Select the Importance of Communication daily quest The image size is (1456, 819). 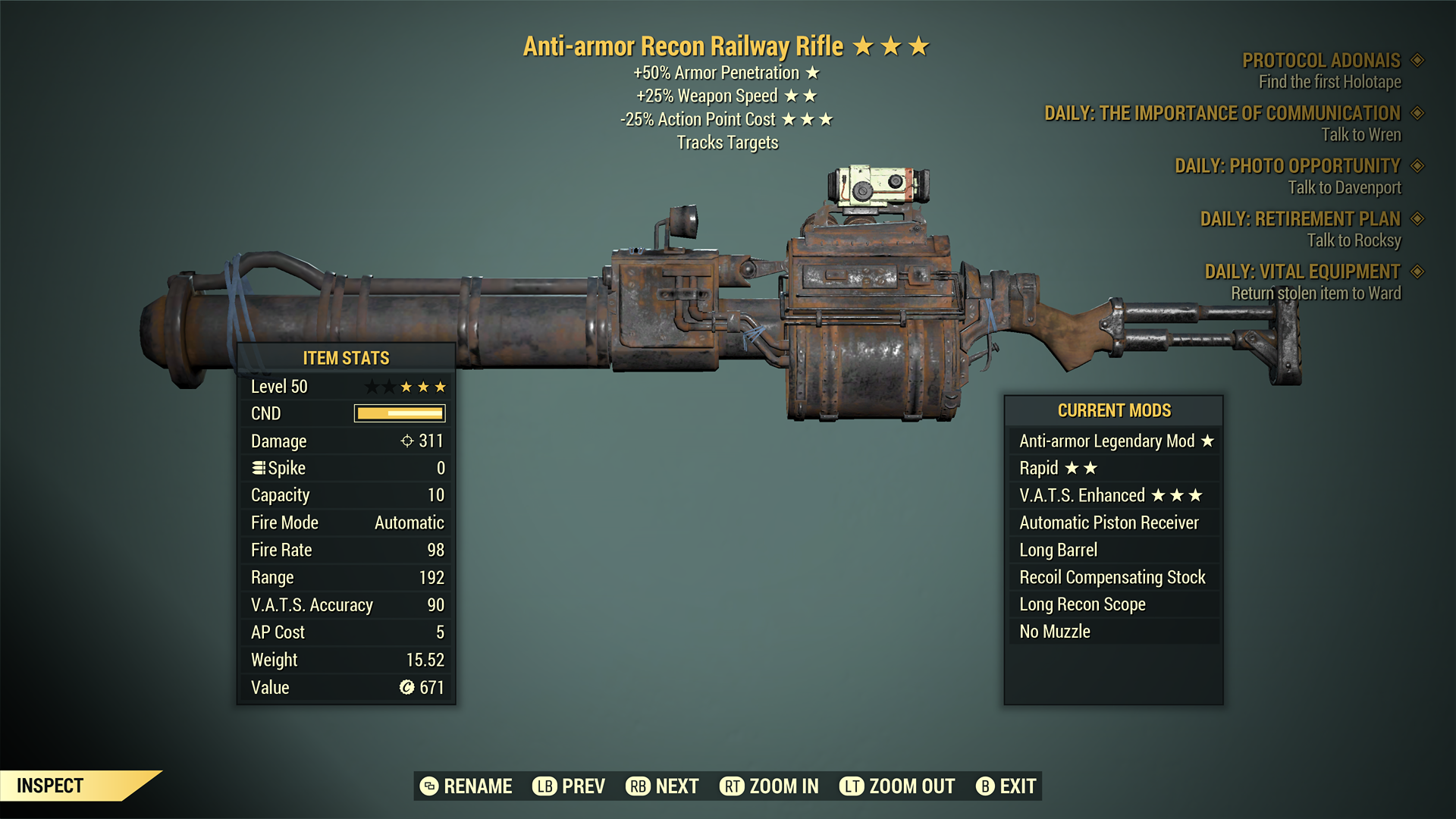pyautogui.click(x=1222, y=114)
